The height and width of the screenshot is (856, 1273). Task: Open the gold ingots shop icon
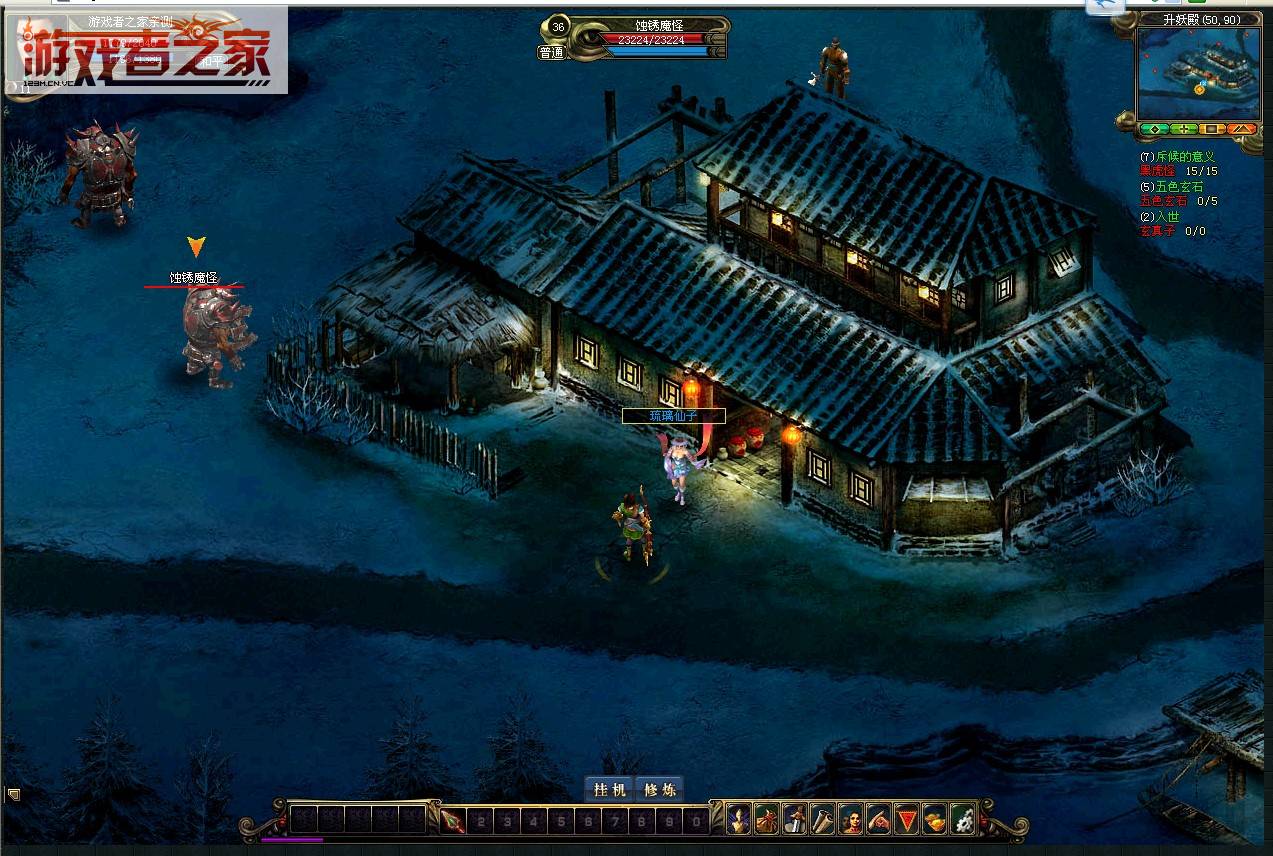934,819
